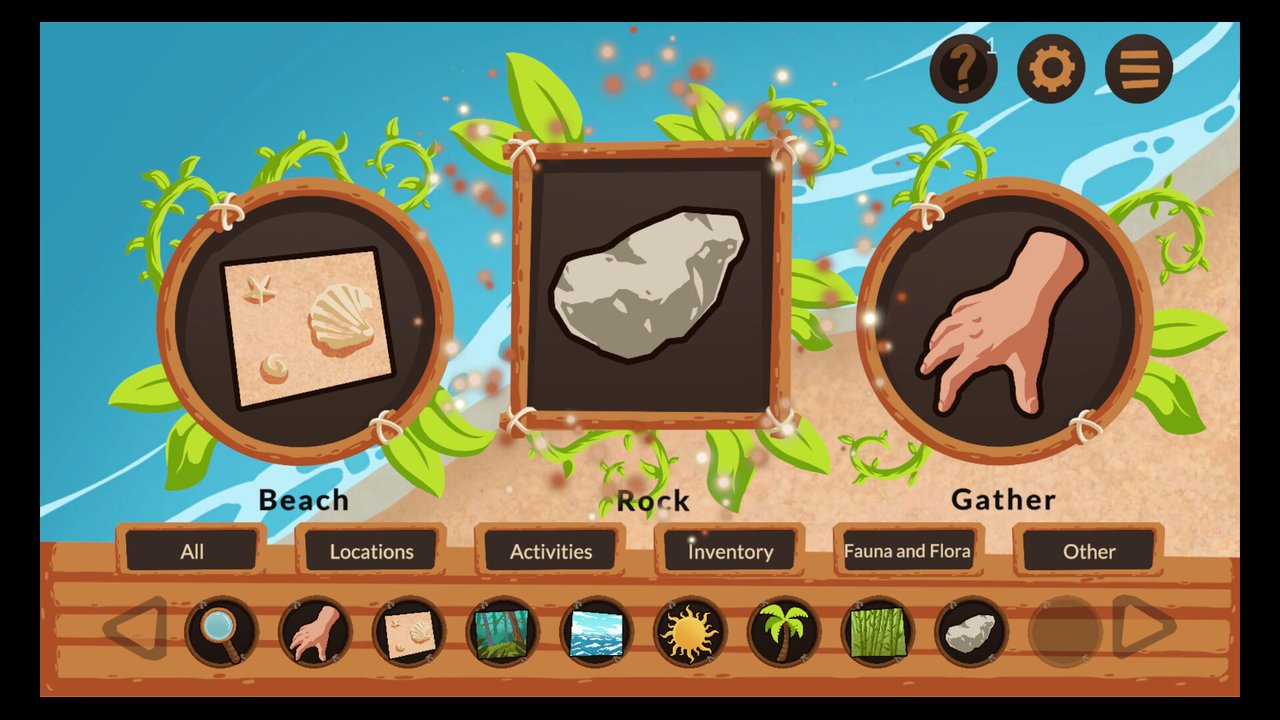The width and height of the screenshot is (1280, 720).
Task: Choose the palm tree icon
Action: tap(784, 632)
